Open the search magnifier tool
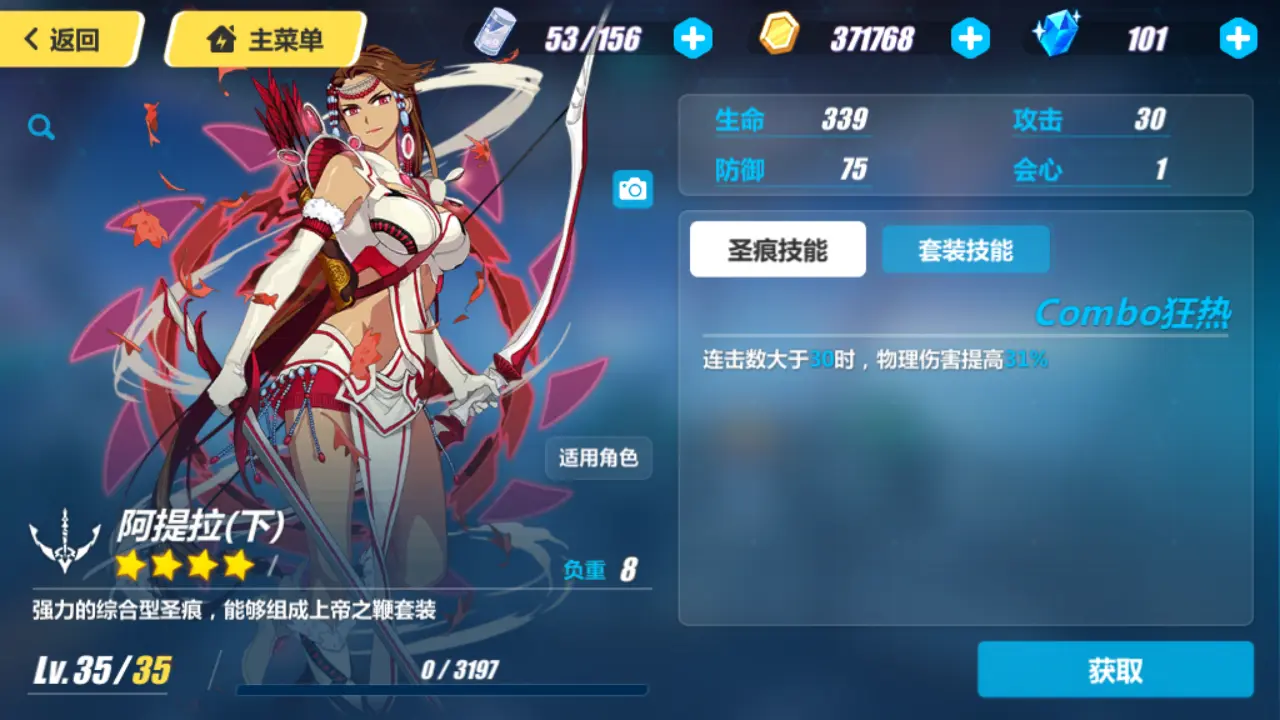The width and height of the screenshot is (1280, 720). tap(40, 127)
